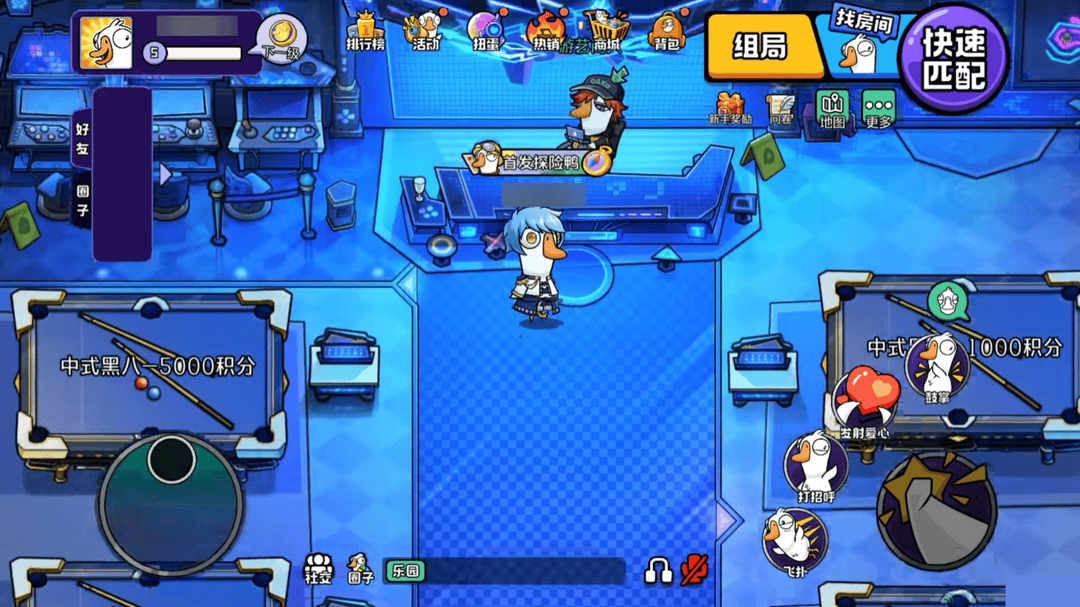Image resolution: width=1080 pixels, height=607 pixels.
Task: Switch to the 好友 friends tab
Action: 82,138
